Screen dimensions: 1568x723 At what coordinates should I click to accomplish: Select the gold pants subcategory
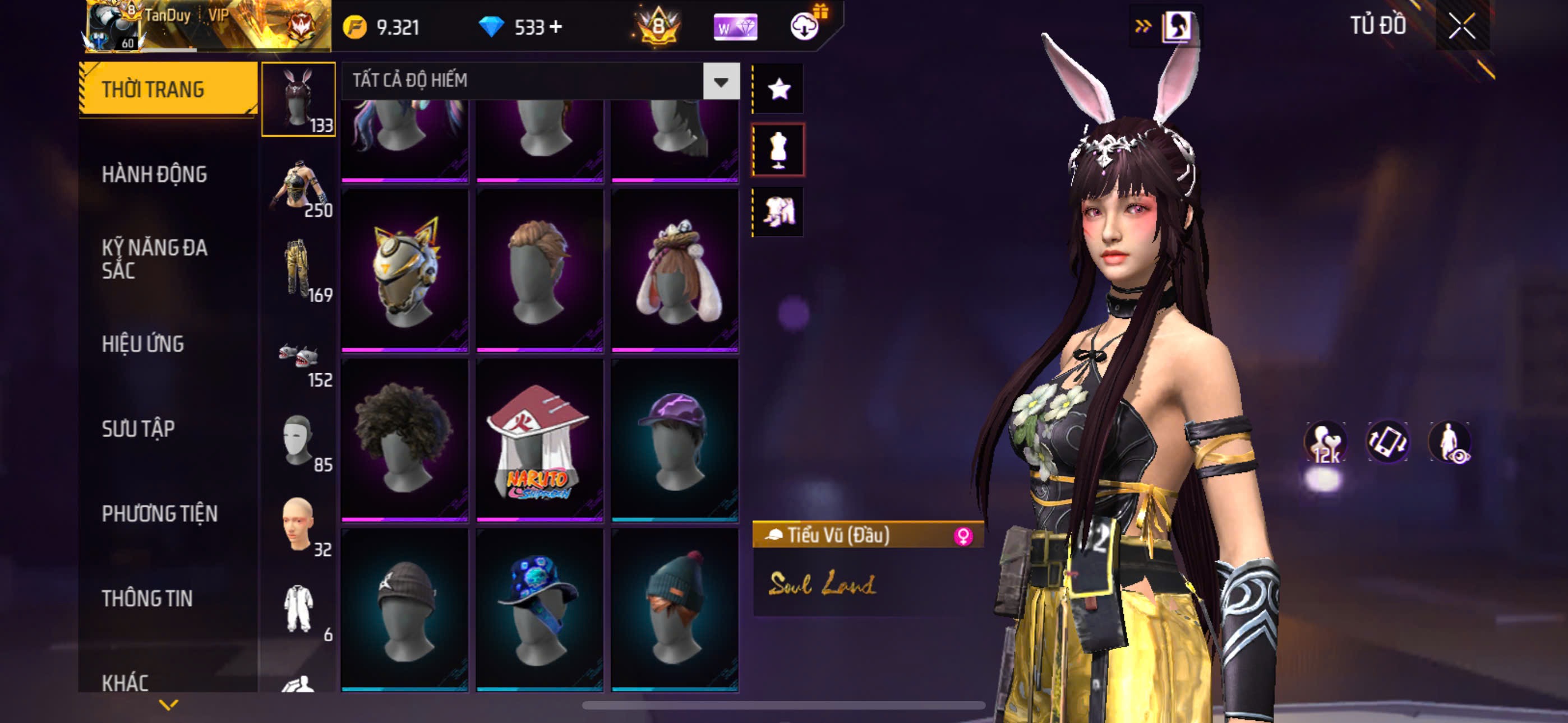(x=298, y=270)
